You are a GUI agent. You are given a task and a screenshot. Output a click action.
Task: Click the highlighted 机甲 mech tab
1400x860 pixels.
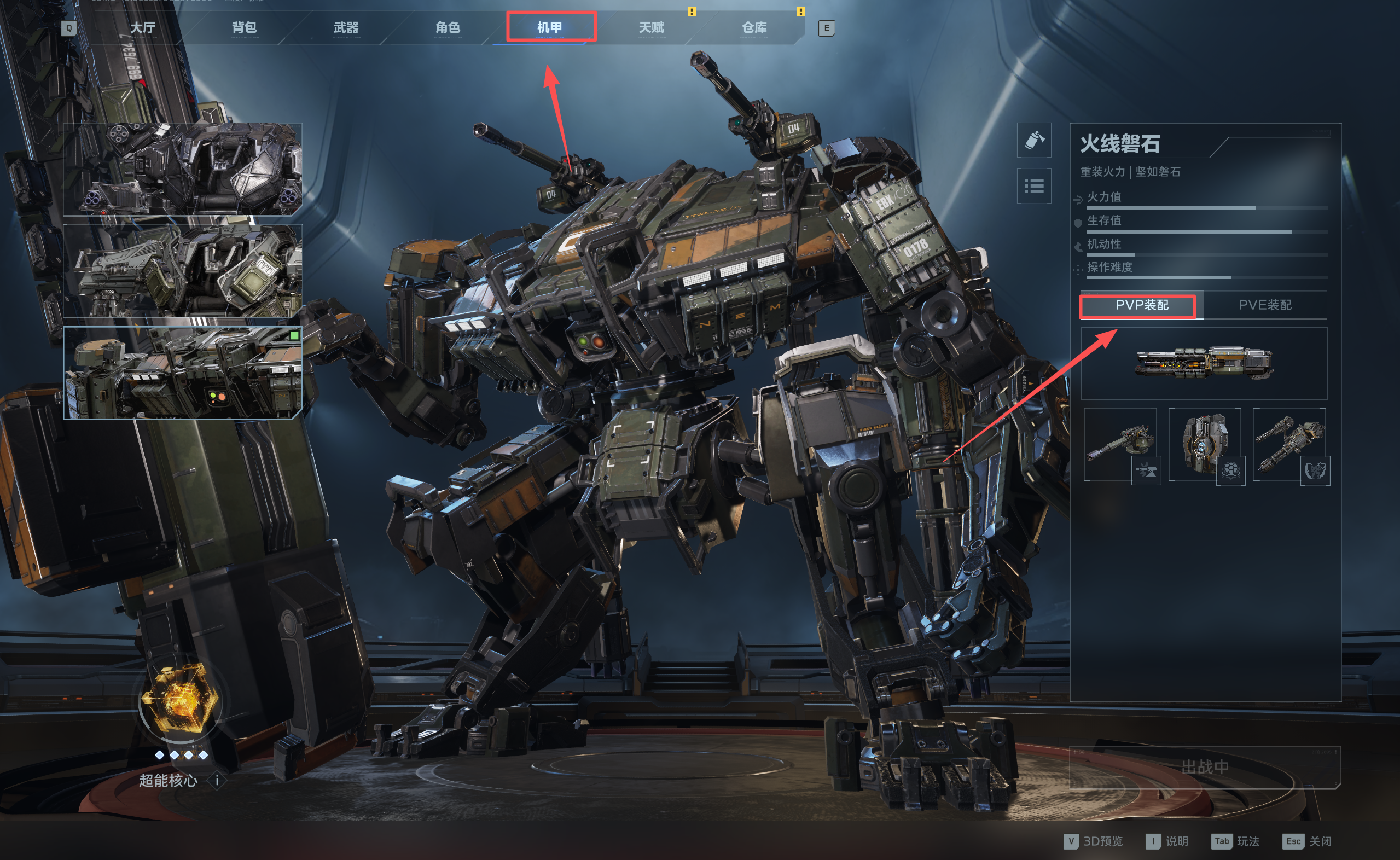click(x=550, y=27)
